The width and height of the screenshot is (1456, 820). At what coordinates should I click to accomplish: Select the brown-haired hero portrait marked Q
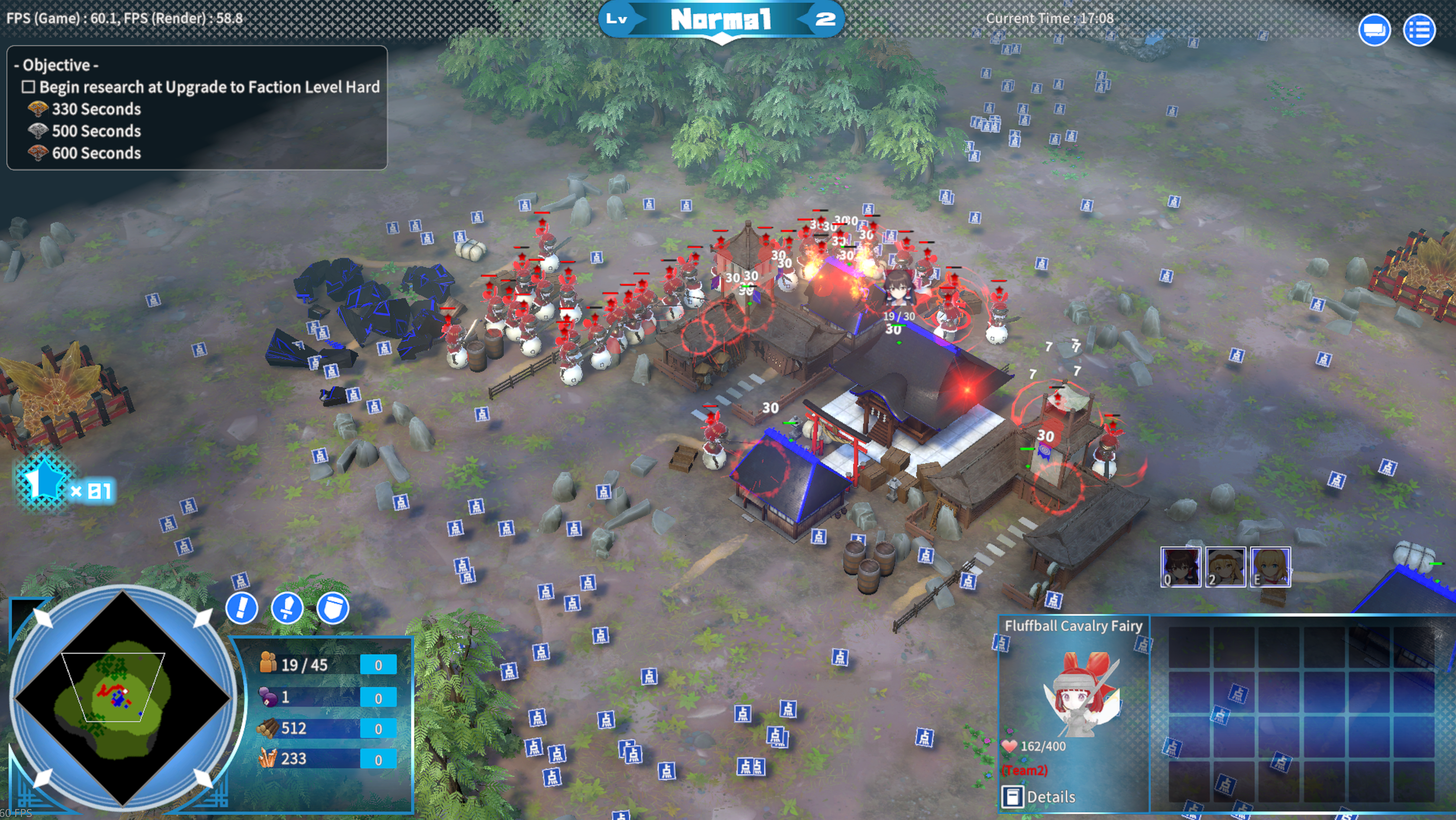(1181, 567)
